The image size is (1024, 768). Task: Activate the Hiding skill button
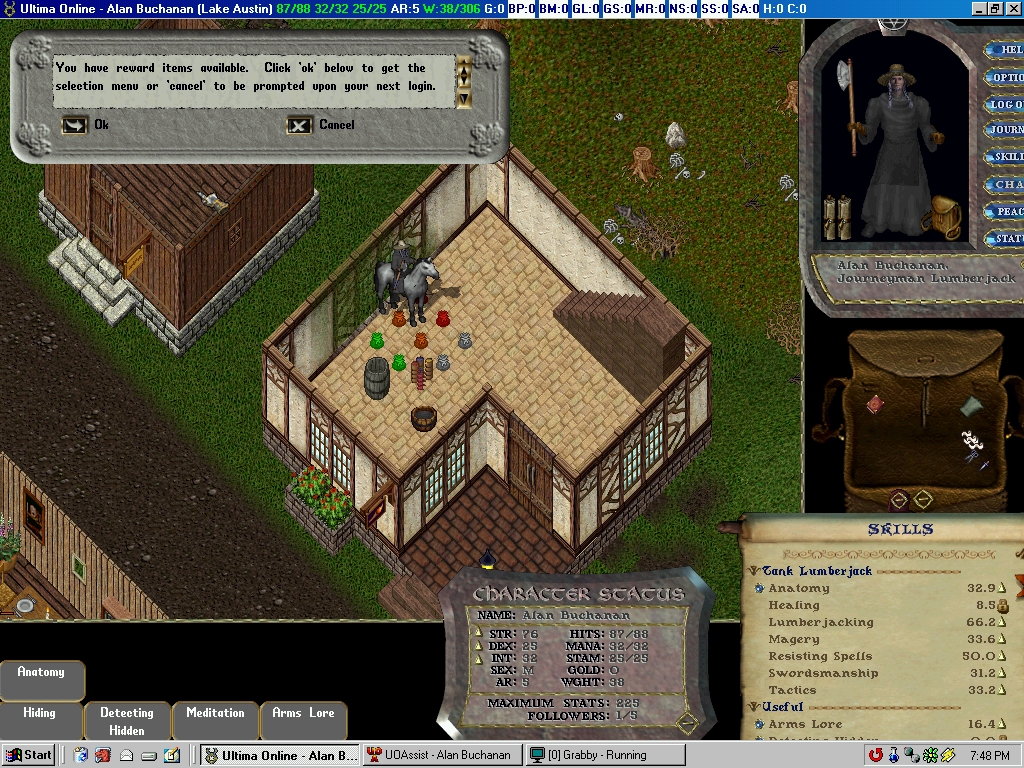(40, 713)
